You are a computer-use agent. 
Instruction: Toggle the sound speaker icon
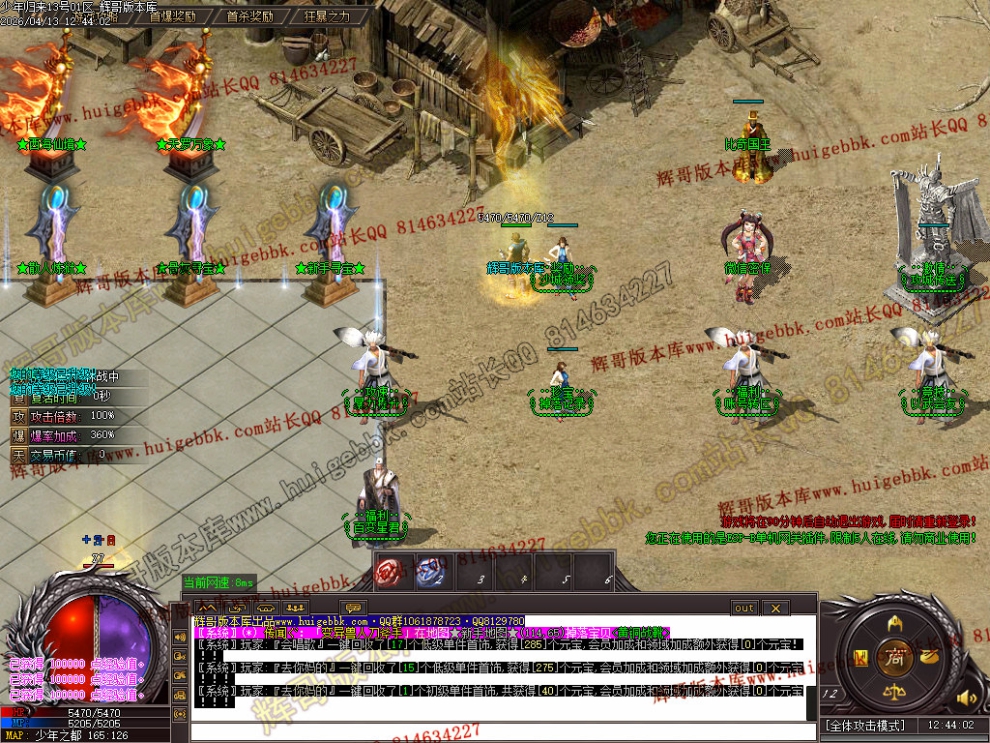966,697
